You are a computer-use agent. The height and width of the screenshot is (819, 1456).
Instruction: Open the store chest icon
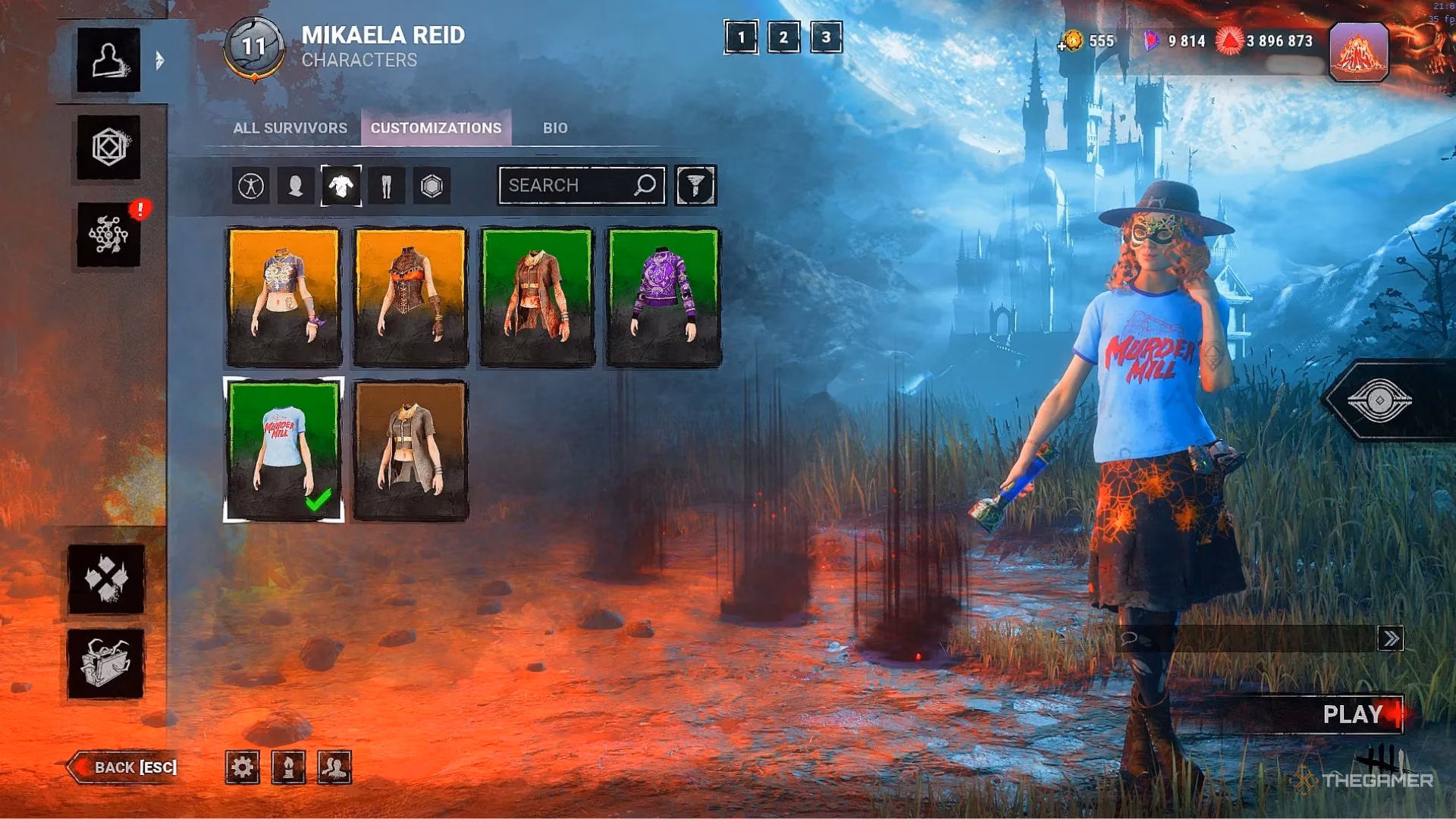(106, 664)
